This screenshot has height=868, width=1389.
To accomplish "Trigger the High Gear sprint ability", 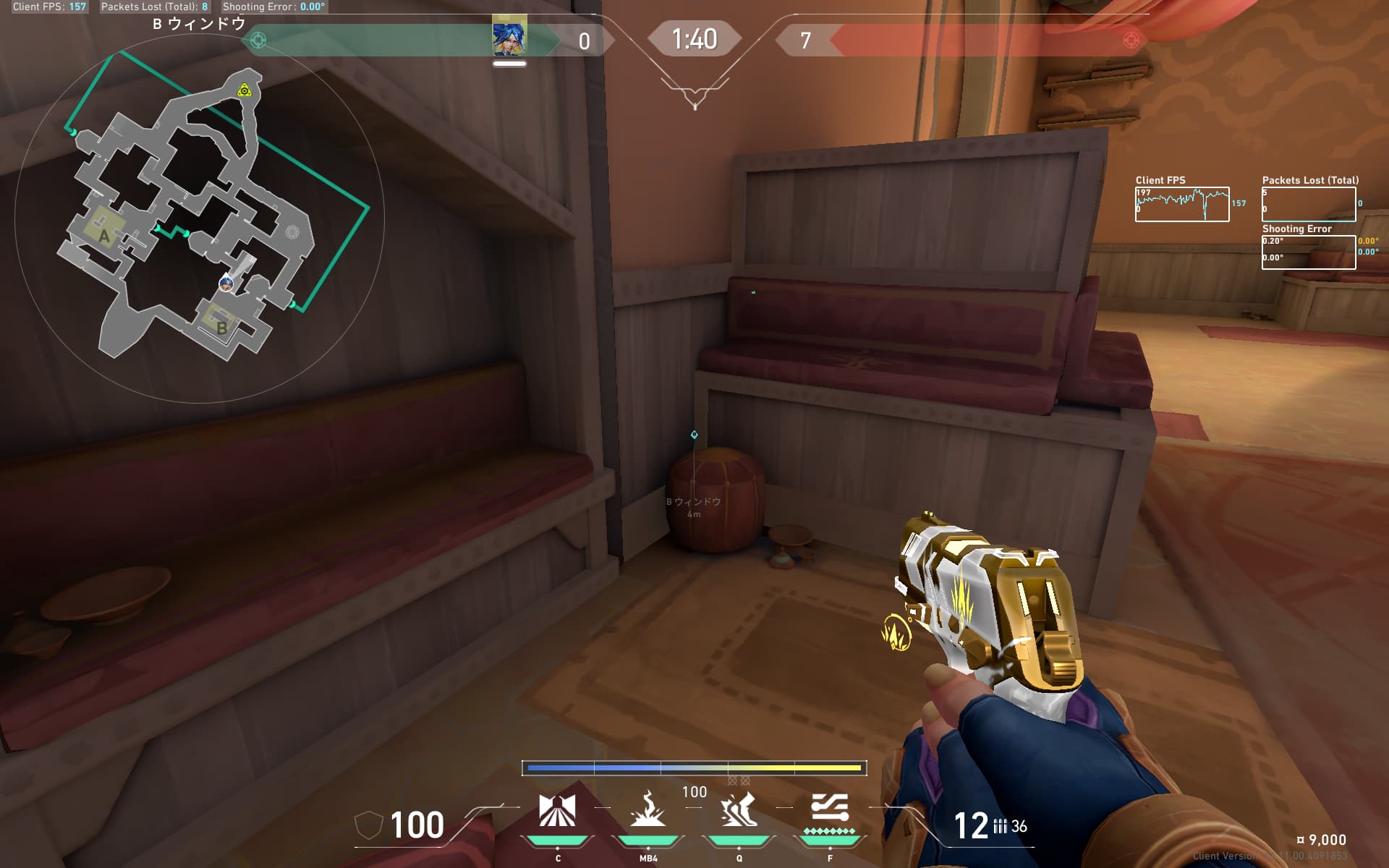I will (739, 811).
